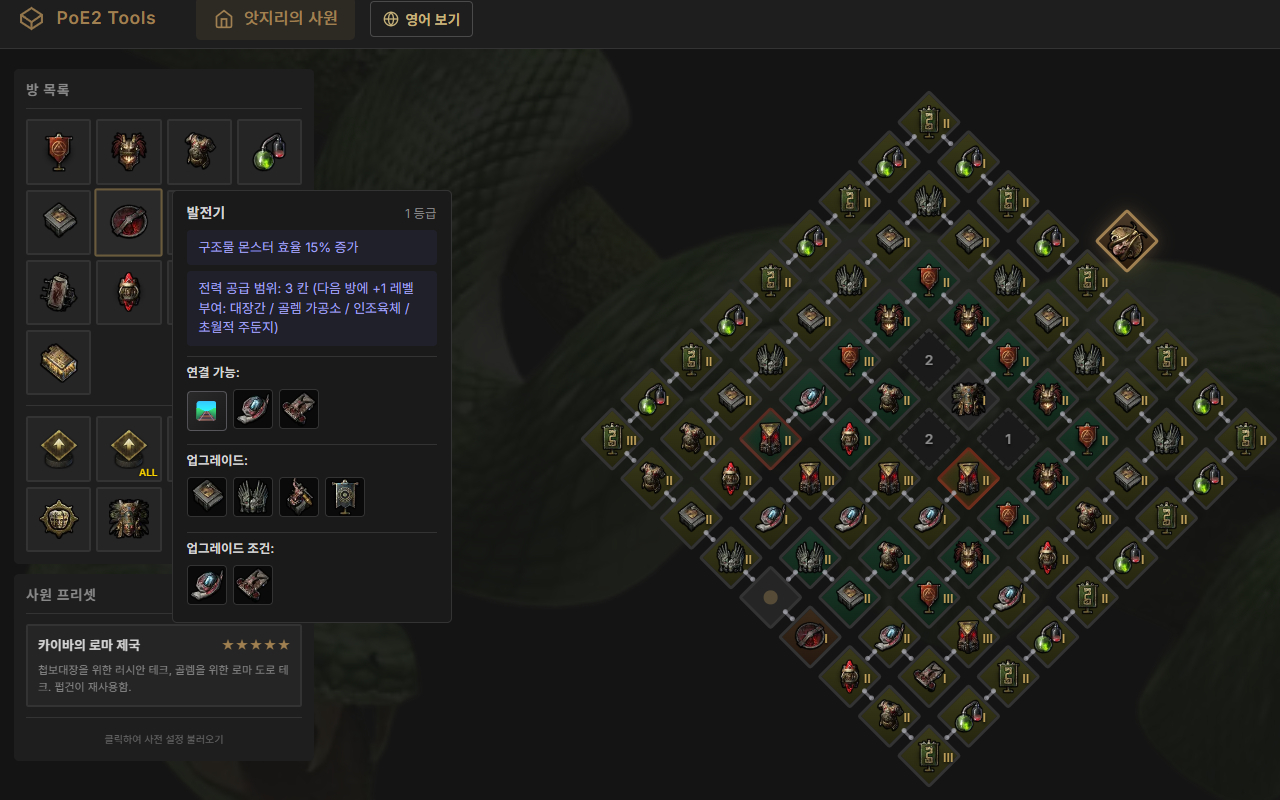Select the insect idol room icon

point(128,519)
